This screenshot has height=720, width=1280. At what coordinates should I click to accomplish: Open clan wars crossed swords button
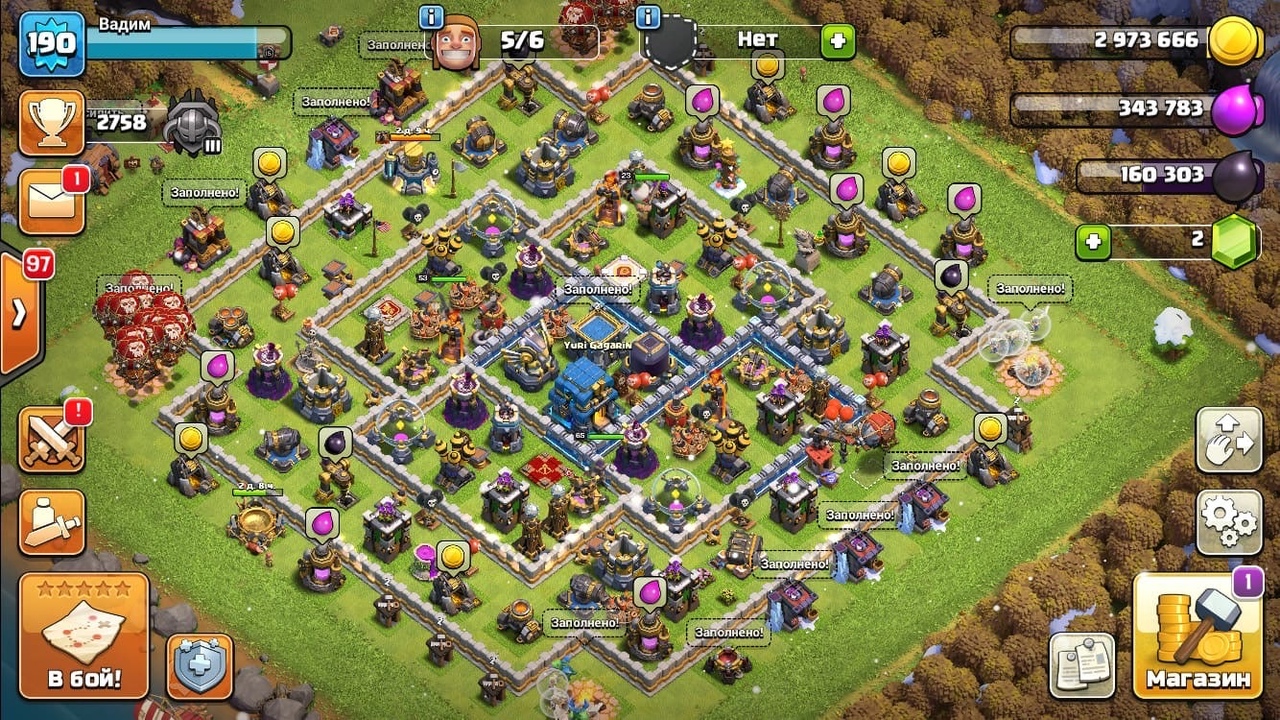tap(51, 439)
